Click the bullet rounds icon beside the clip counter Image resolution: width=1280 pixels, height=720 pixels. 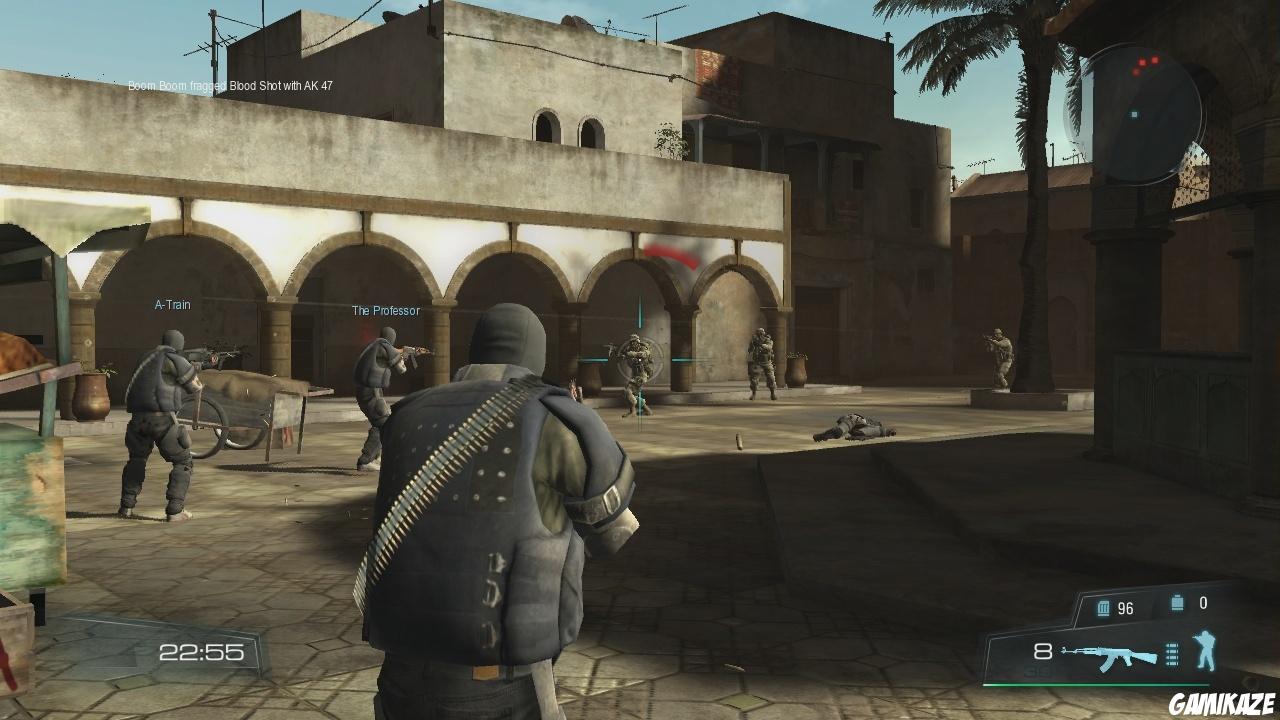click(x=1172, y=654)
